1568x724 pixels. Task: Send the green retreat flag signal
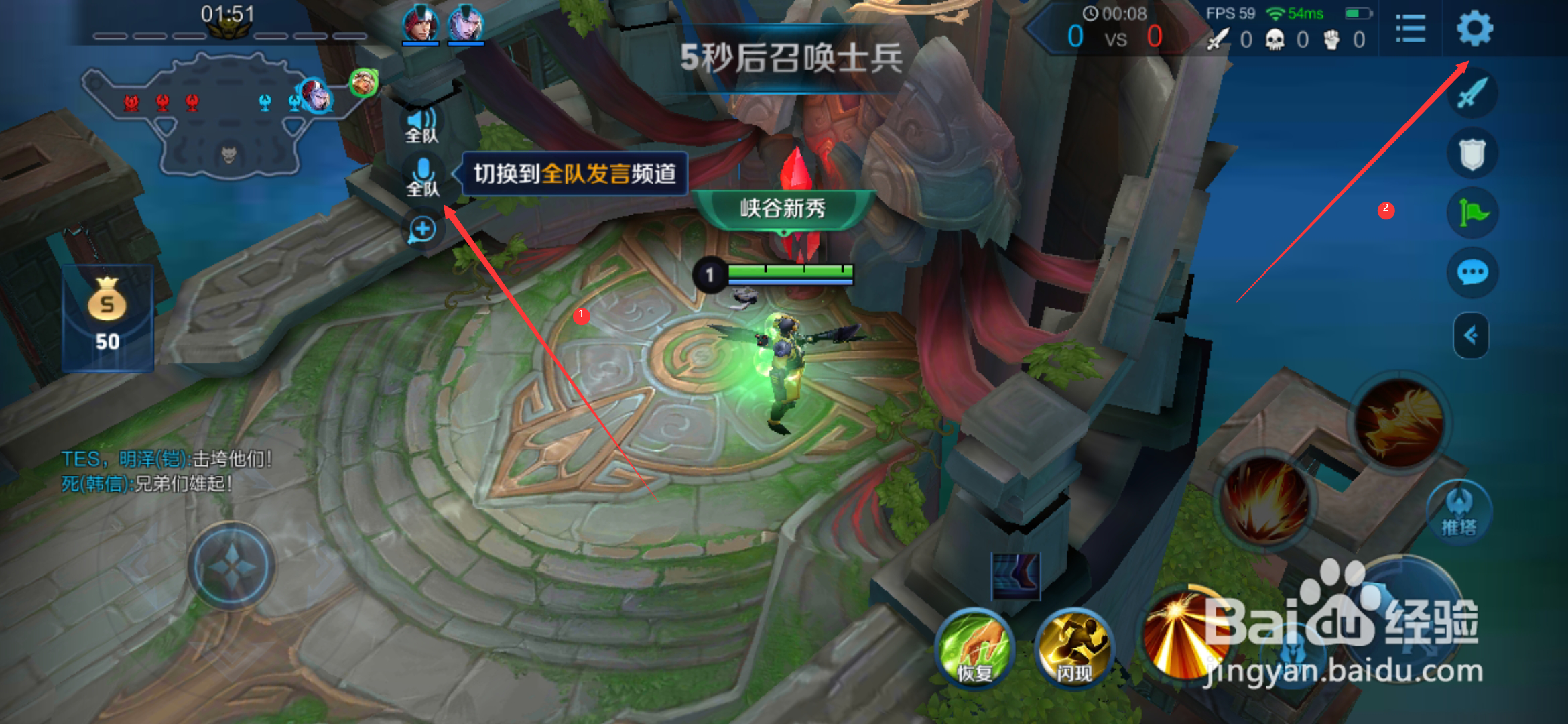click(x=1472, y=212)
